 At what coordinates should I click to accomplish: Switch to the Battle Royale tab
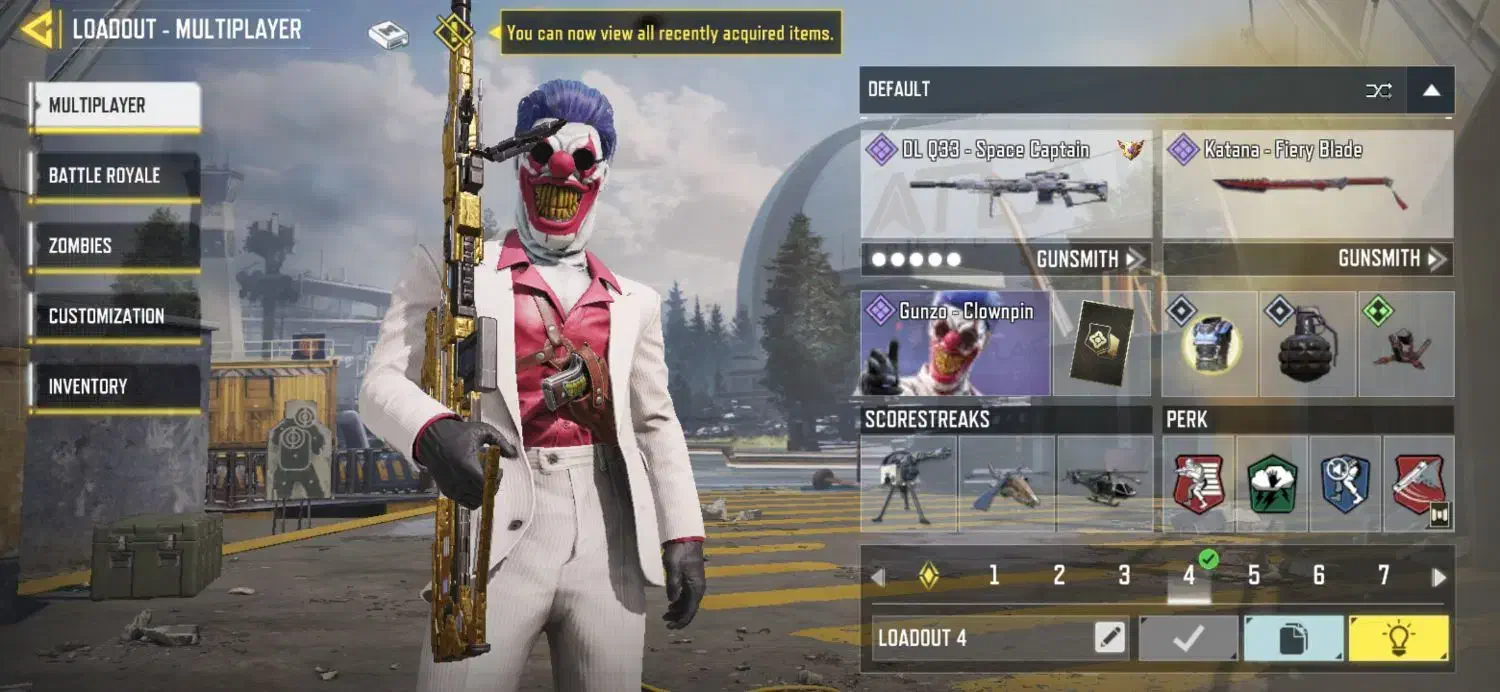click(114, 176)
